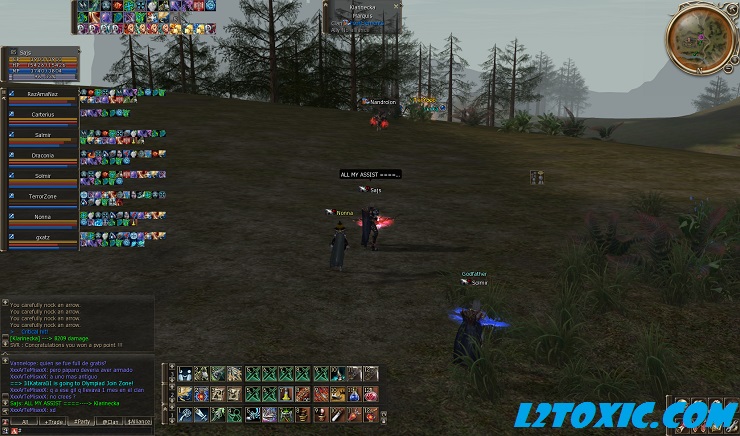
Task: Open the circular minimap
Action: pyautogui.click(x=701, y=37)
